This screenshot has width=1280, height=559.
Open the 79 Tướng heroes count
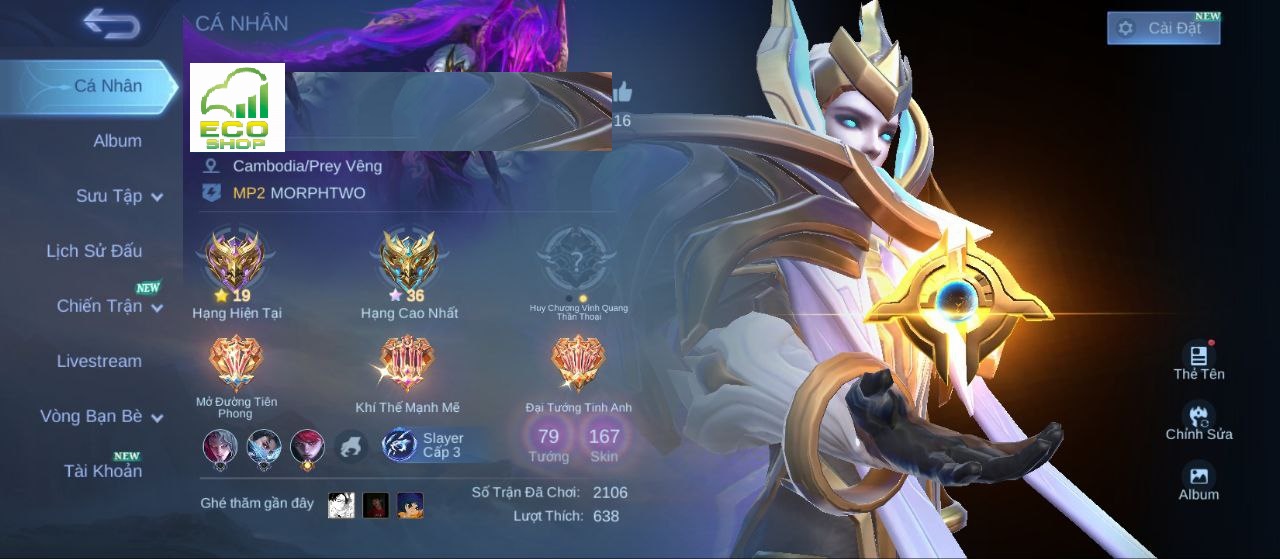pos(548,441)
